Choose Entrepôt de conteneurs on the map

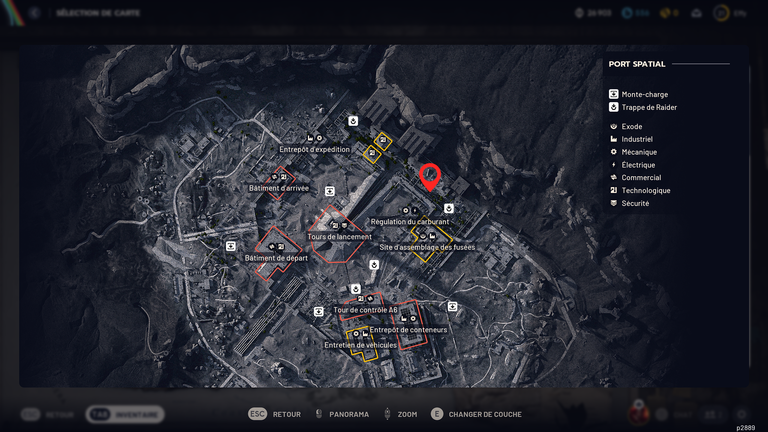[408, 330]
